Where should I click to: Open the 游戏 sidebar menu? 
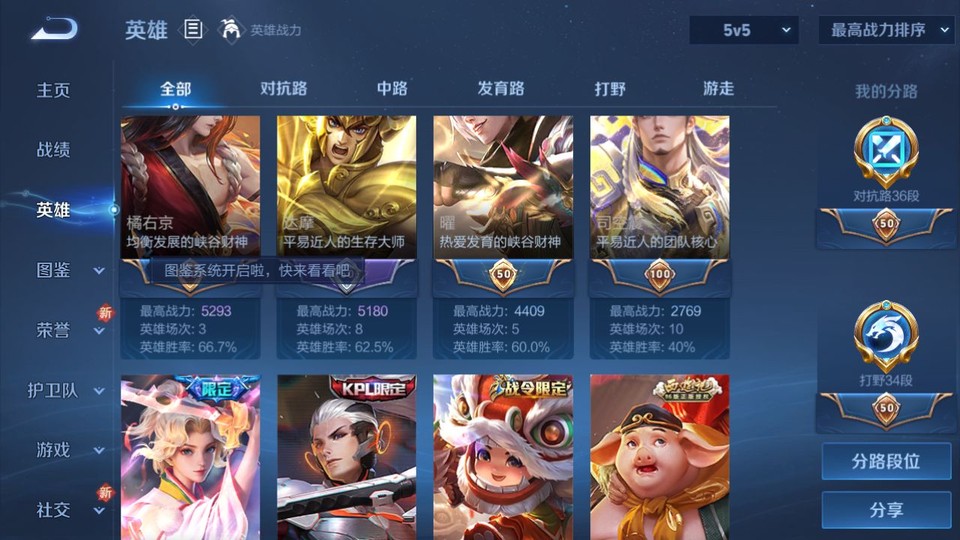(66, 450)
